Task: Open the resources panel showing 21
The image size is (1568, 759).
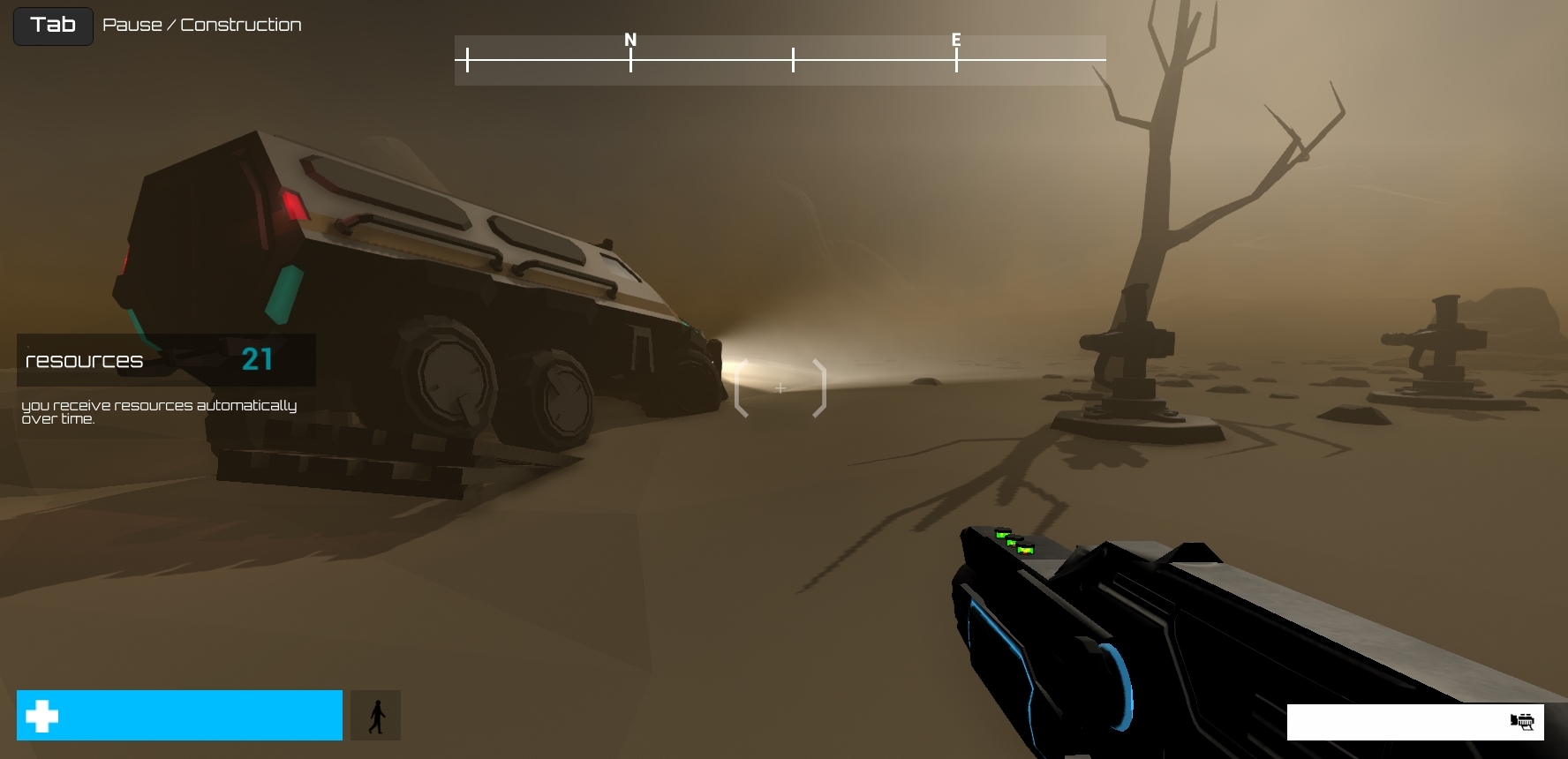Action: [x=164, y=359]
